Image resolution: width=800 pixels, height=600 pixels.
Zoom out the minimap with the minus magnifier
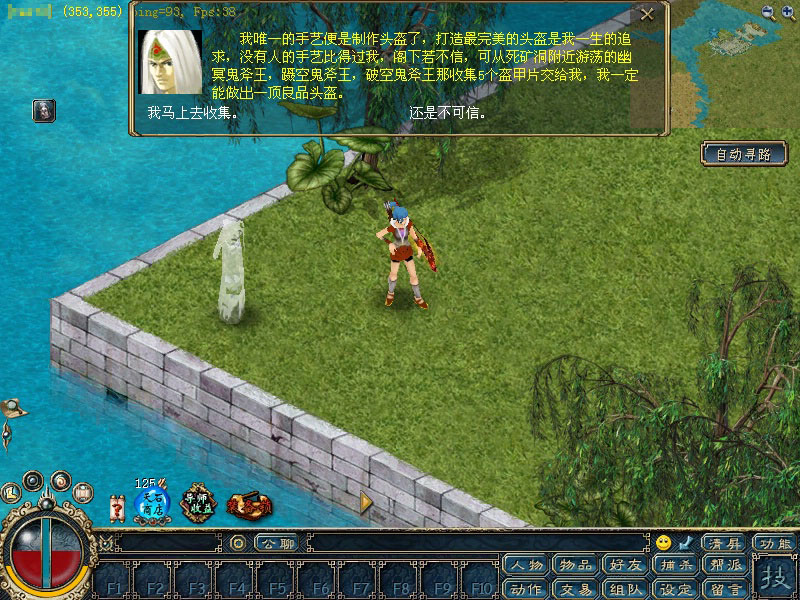[768, 12]
